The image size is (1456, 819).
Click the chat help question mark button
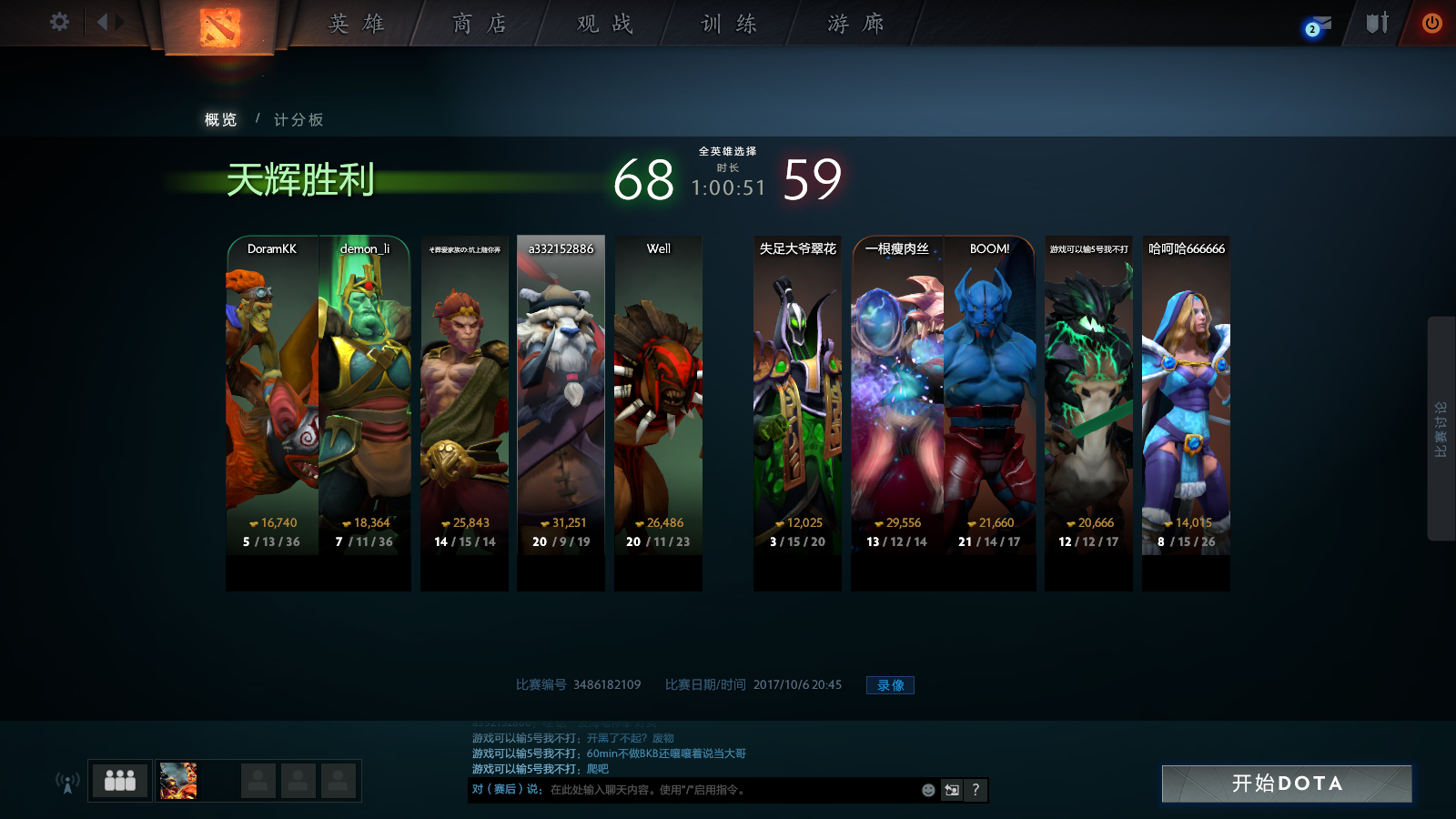click(976, 790)
